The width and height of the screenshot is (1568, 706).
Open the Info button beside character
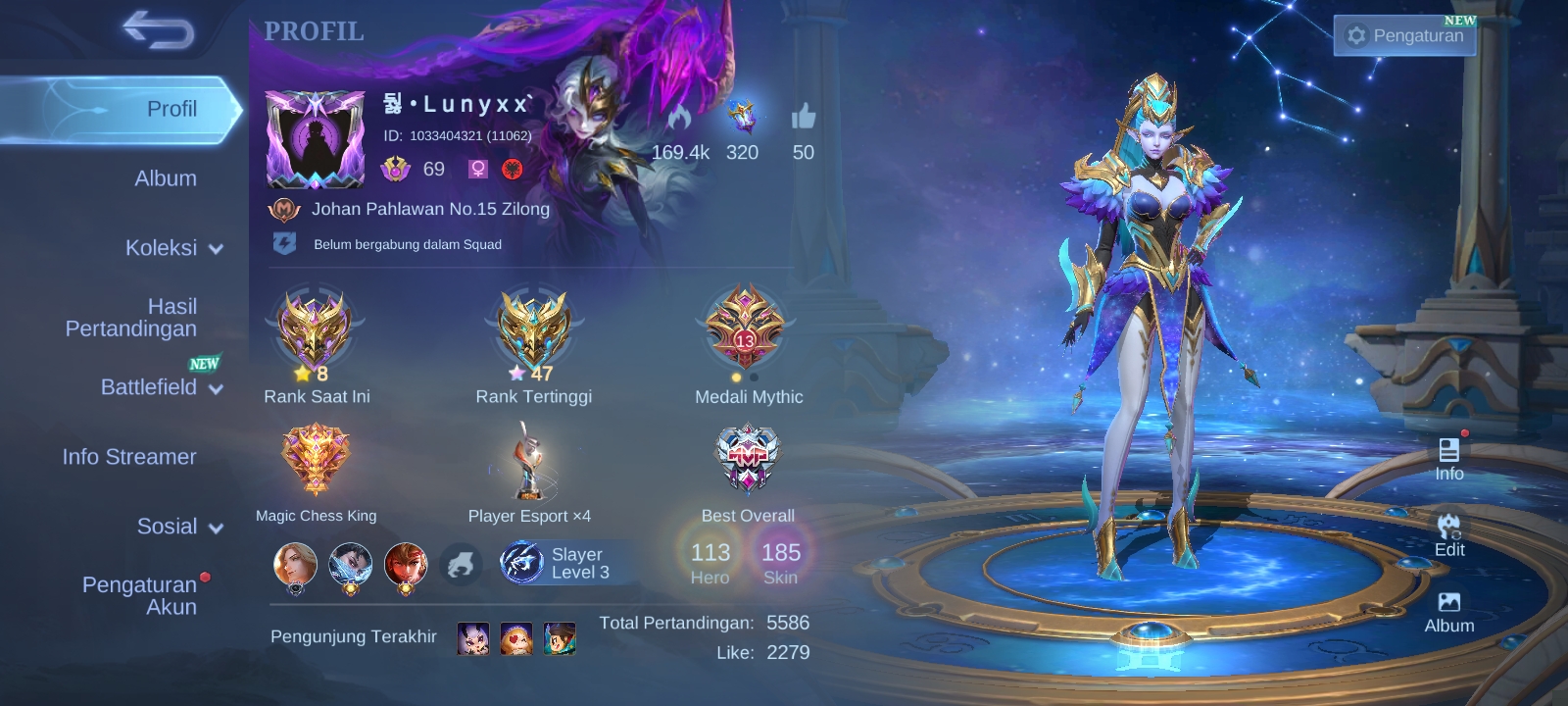tap(1448, 459)
